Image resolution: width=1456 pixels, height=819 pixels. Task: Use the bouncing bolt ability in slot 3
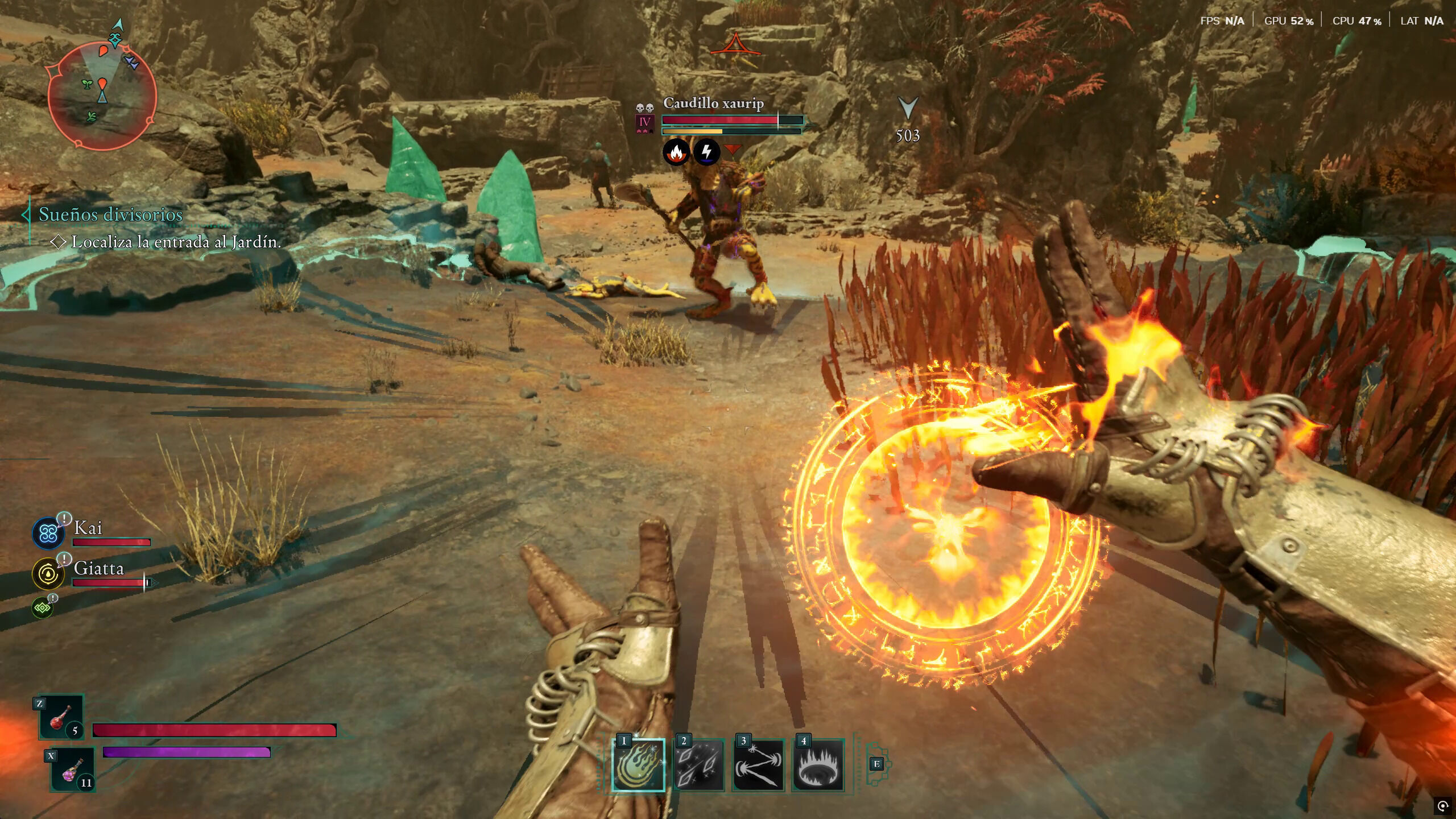(758, 765)
